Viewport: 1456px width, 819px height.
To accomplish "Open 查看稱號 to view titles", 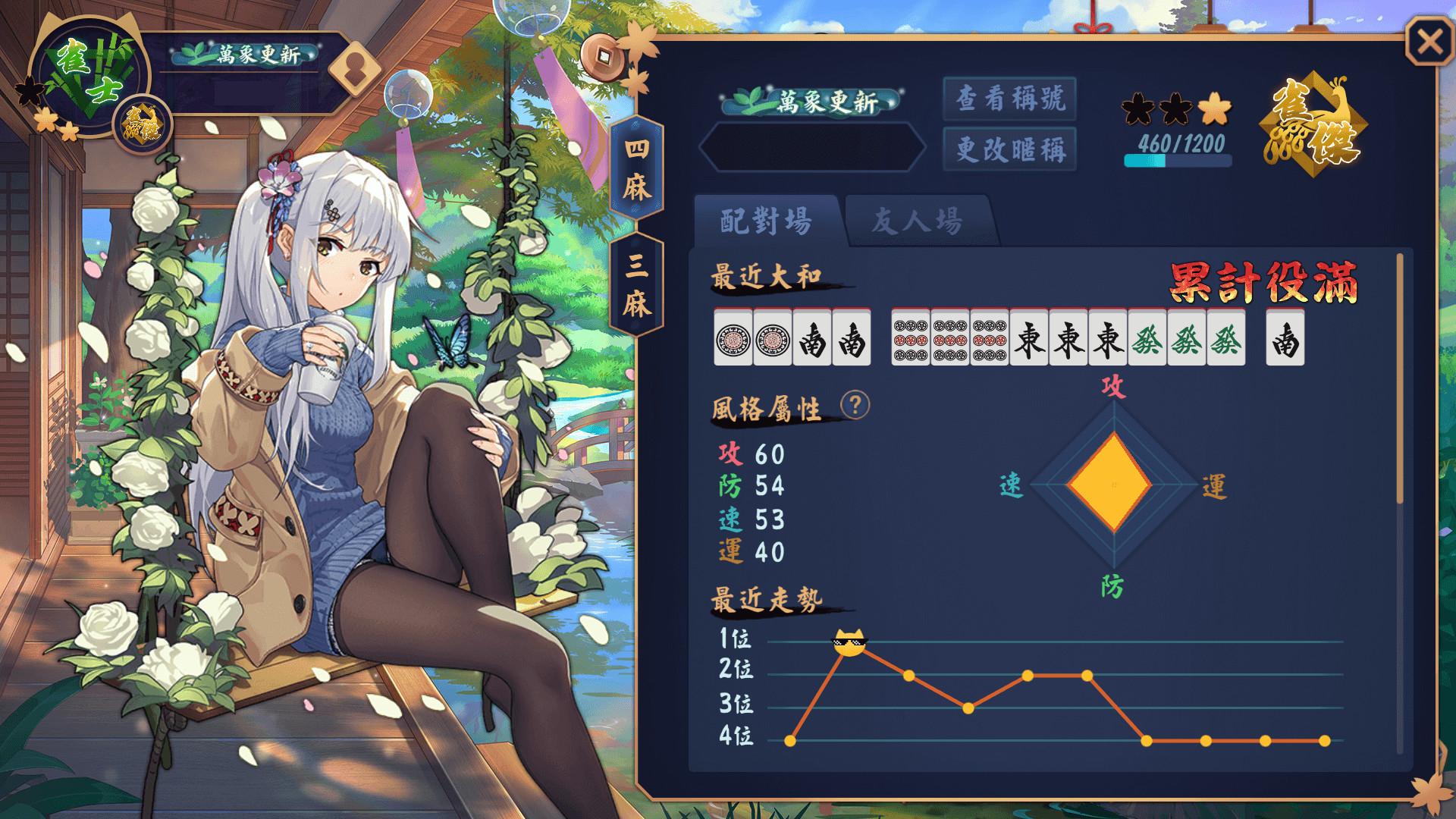I will (1008, 99).
